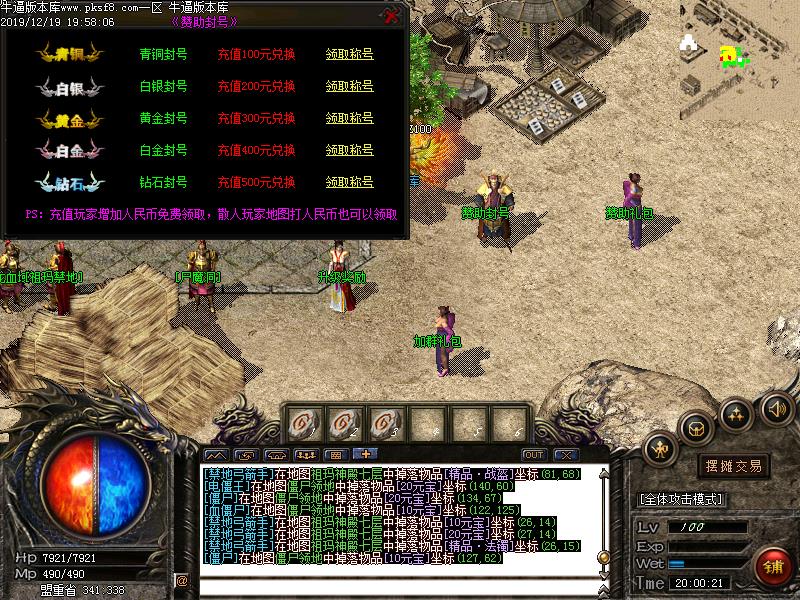Screen dimensions: 800x600
Task: Close the 赞助封号 sponsor title window
Action: [x=391, y=16]
